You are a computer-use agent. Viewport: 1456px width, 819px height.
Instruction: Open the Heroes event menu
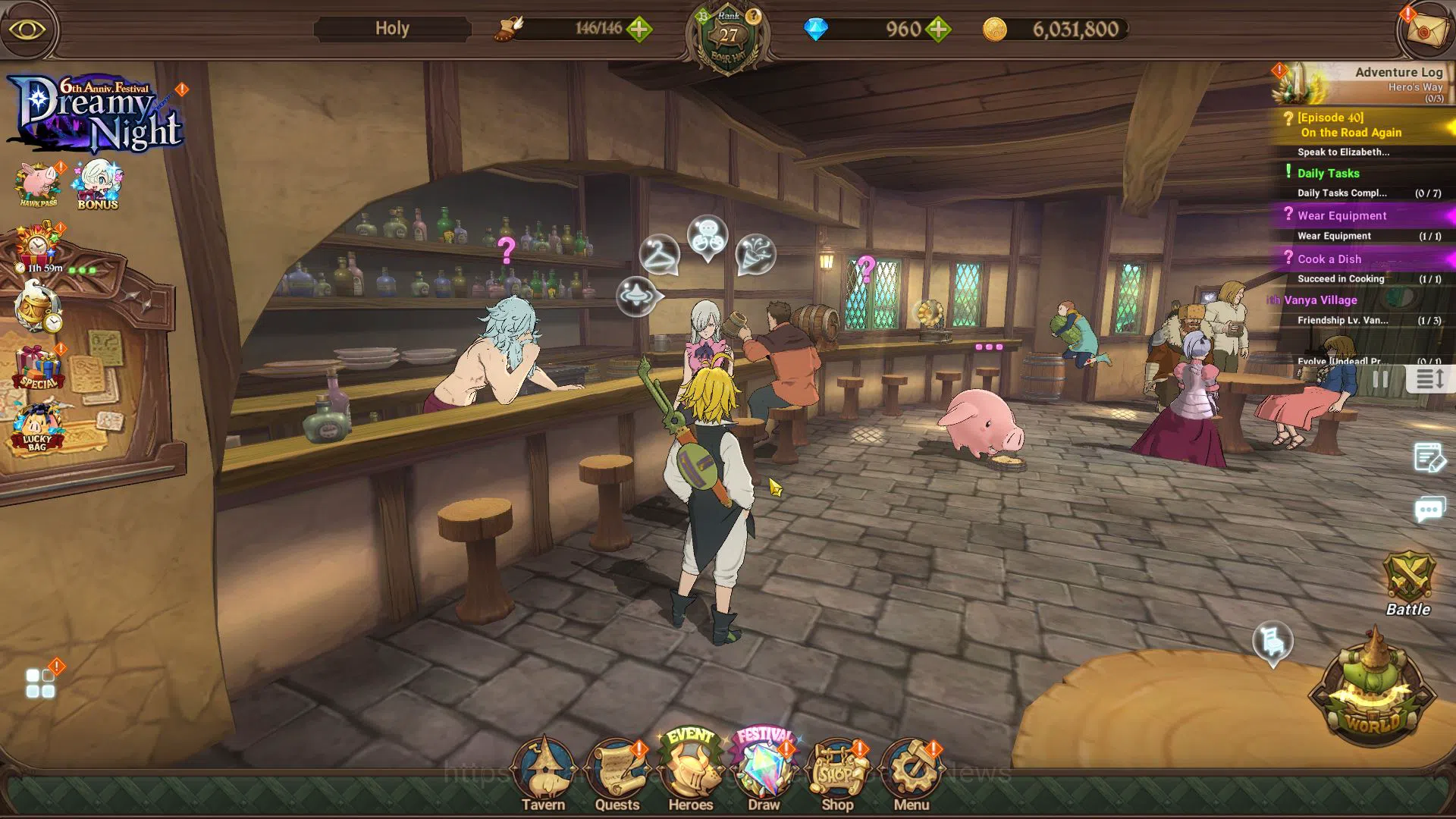click(x=690, y=772)
